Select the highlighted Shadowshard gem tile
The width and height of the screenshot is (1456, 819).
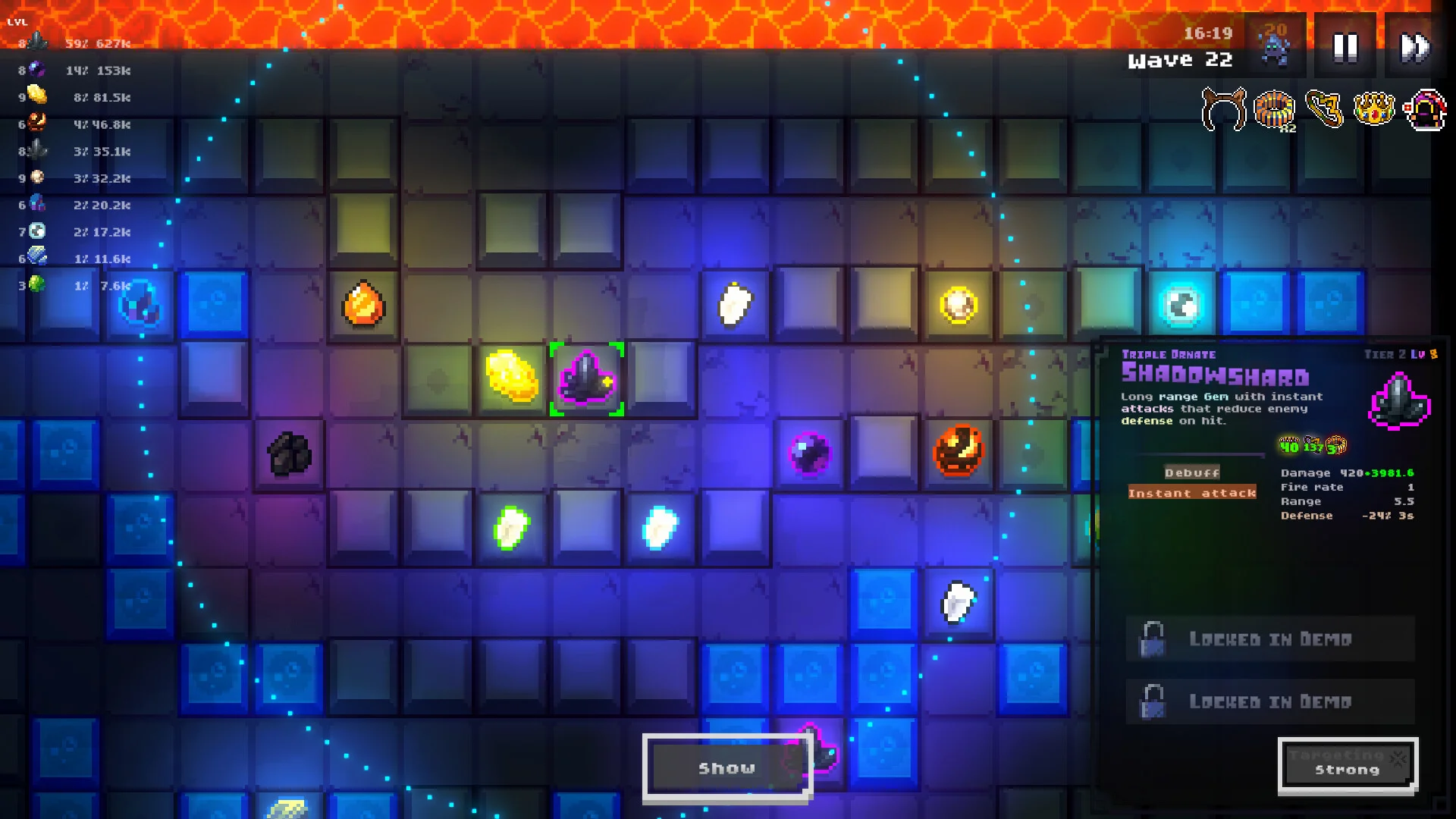586,378
